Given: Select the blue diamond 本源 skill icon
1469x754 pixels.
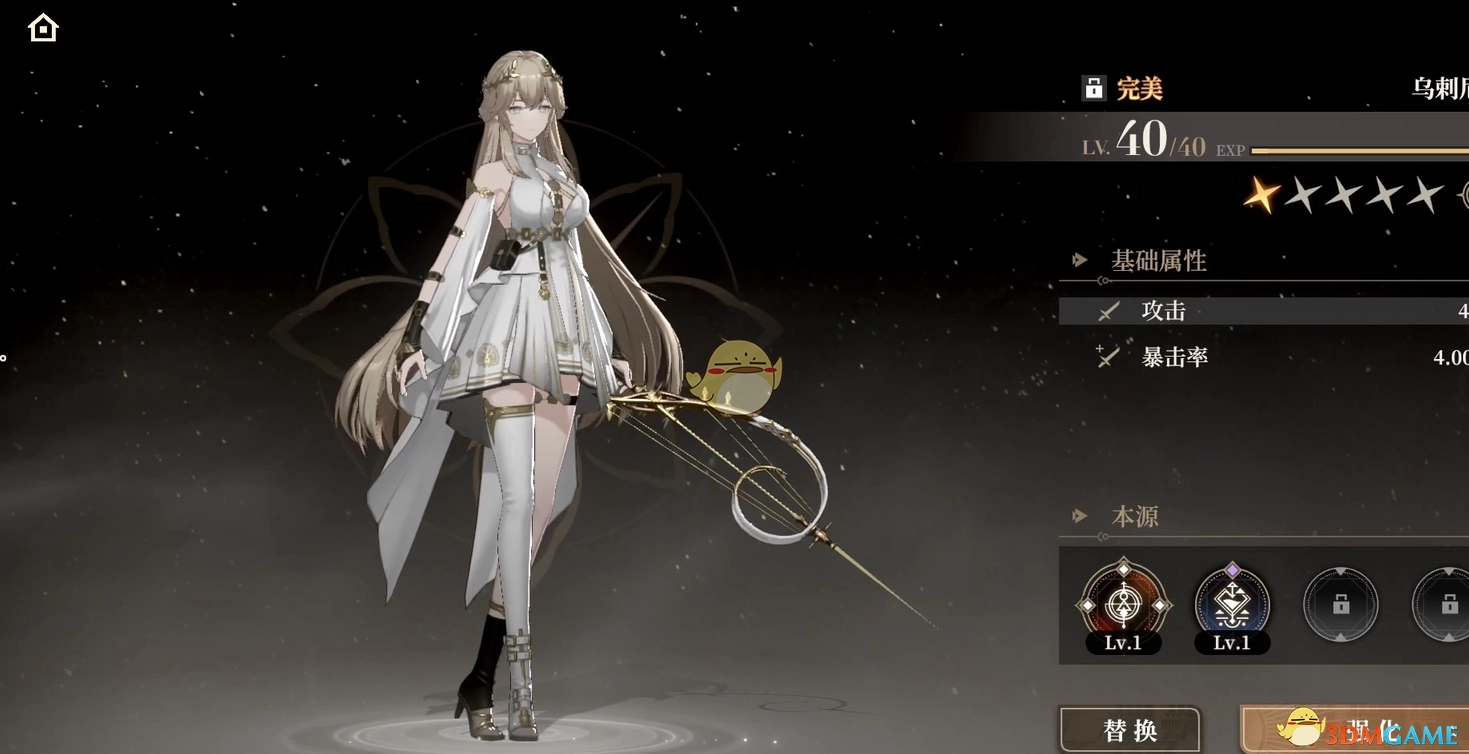Looking at the screenshot, I should [1232, 604].
